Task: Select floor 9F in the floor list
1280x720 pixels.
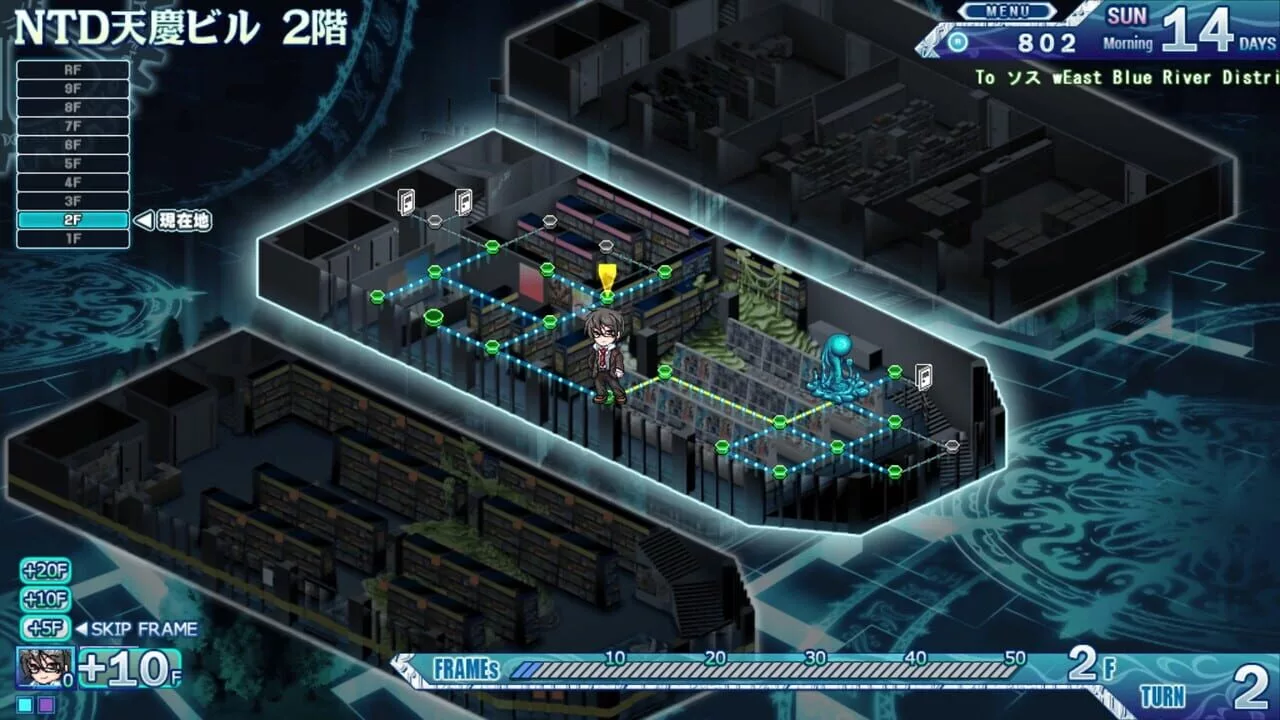Action: coord(73,89)
